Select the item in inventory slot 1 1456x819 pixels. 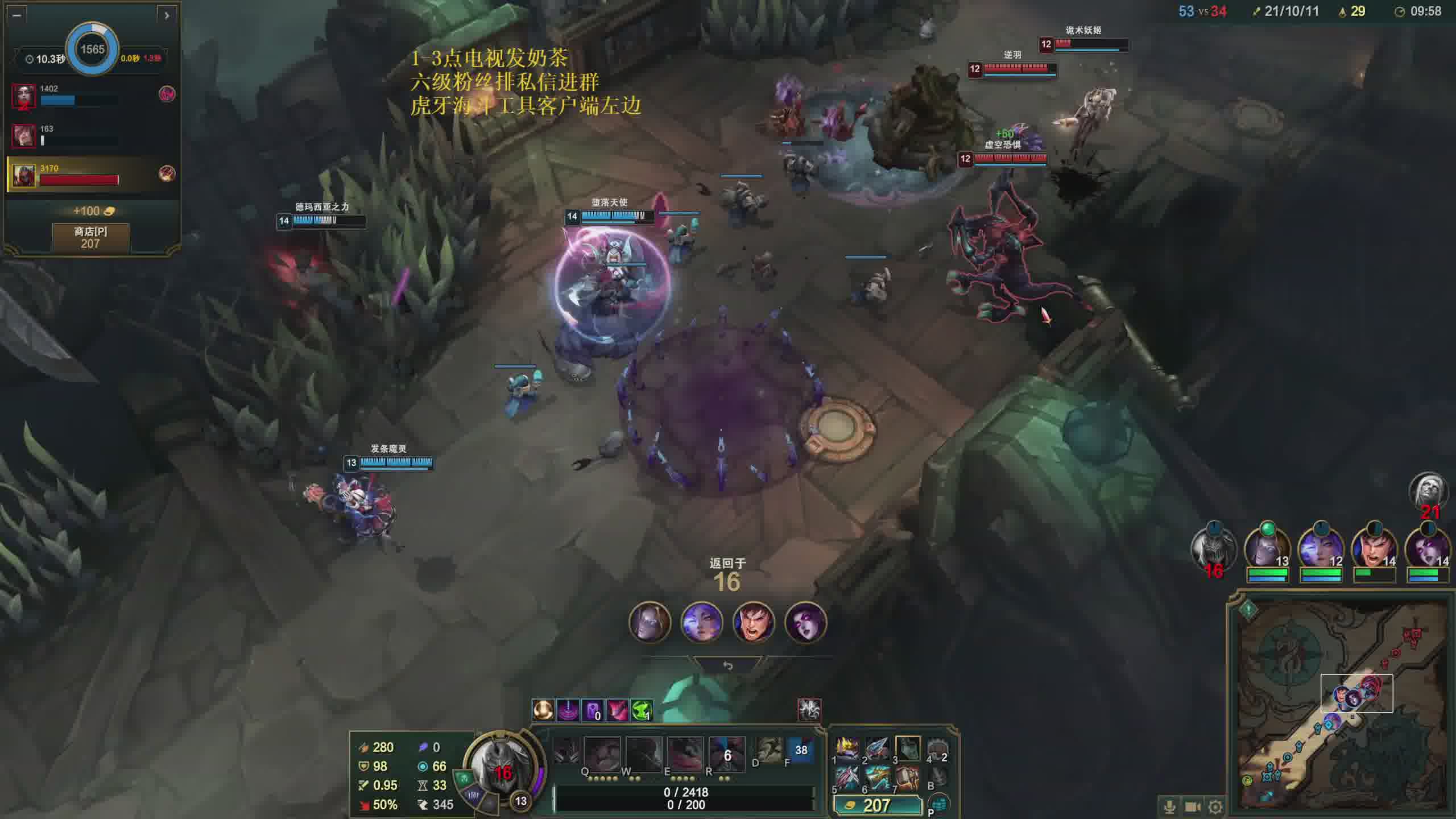click(847, 748)
